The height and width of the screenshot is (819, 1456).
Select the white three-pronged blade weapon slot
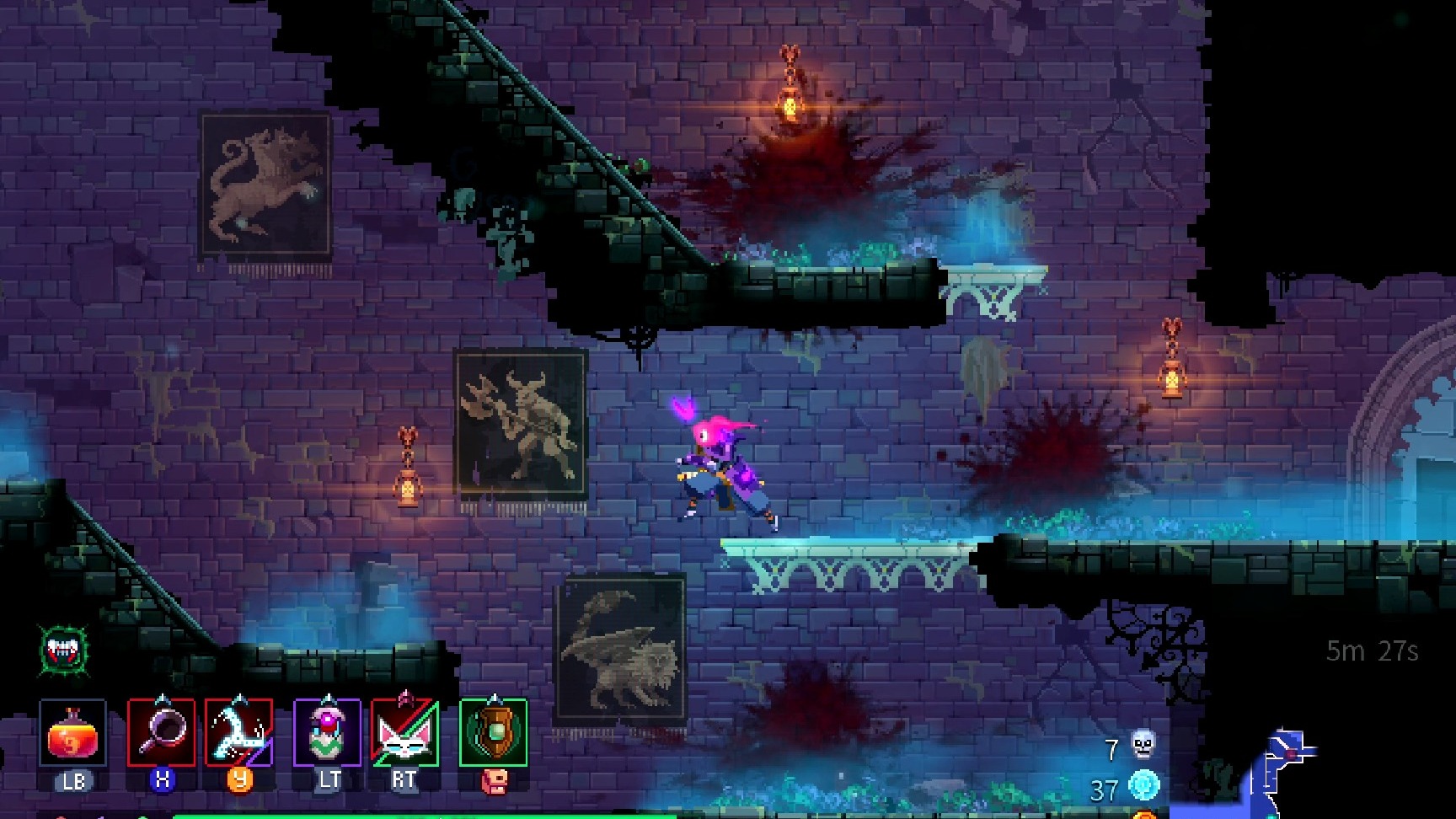point(239,732)
